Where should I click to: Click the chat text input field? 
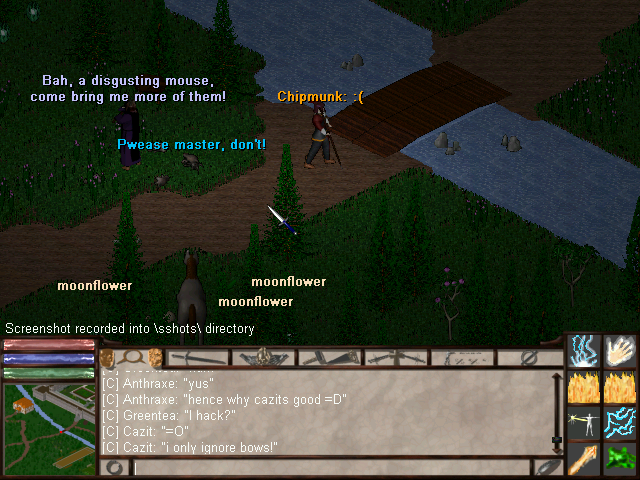(x=330, y=467)
